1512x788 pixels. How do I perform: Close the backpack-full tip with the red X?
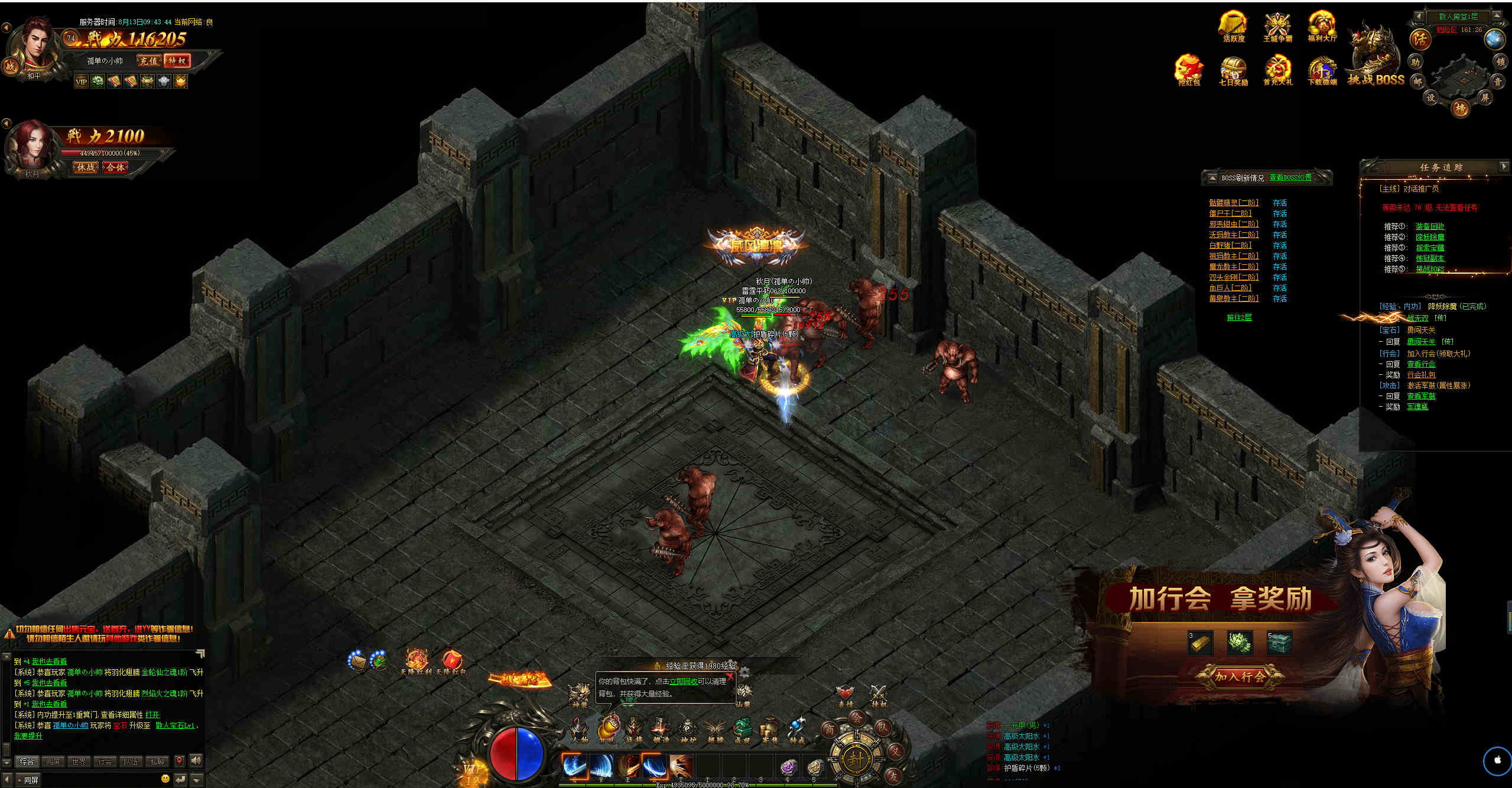tap(730, 677)
